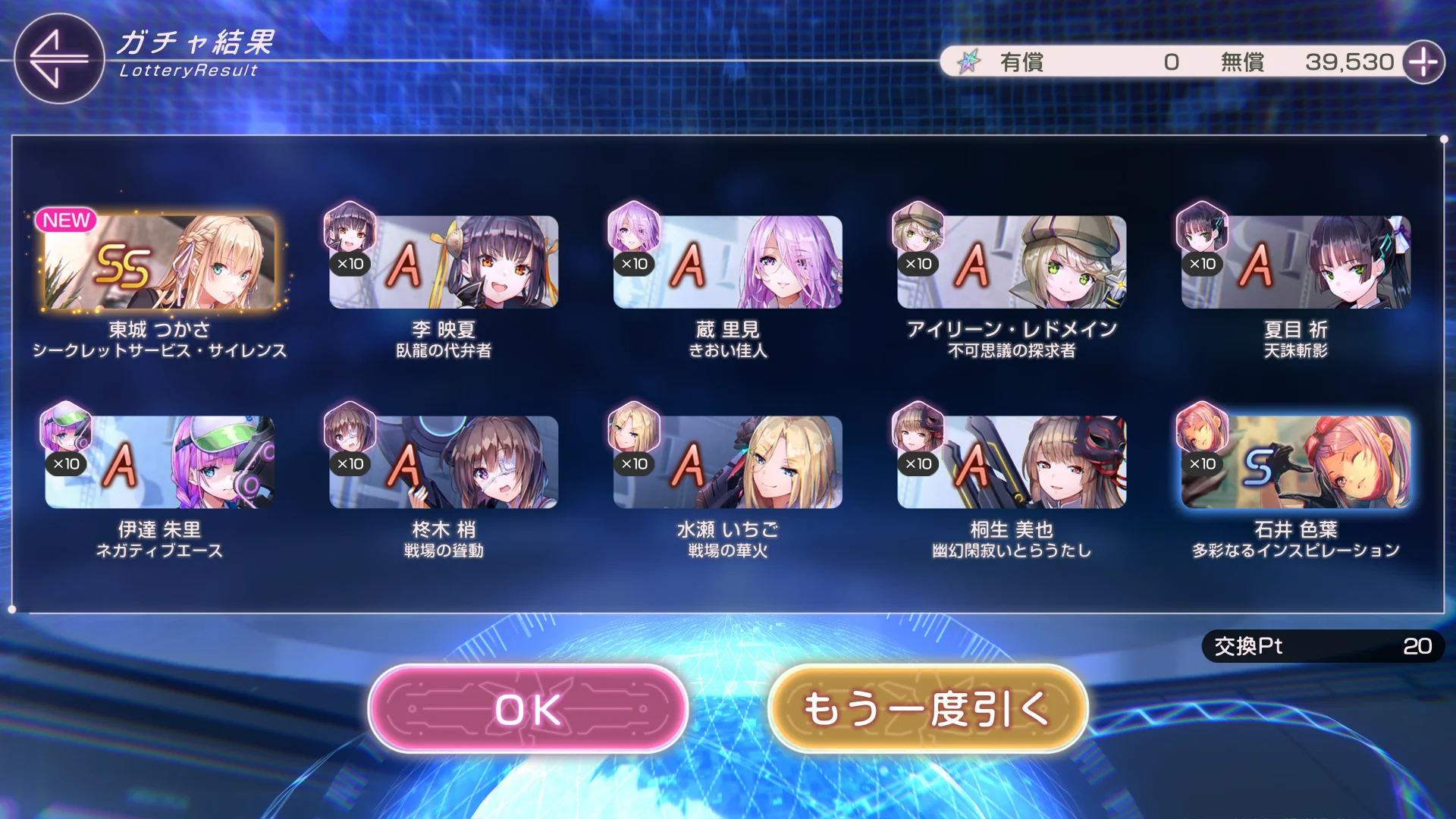The image size is (1456, 819).
Task: View the 水瀬 いちご result card
Action: click(x=727, y=462)
